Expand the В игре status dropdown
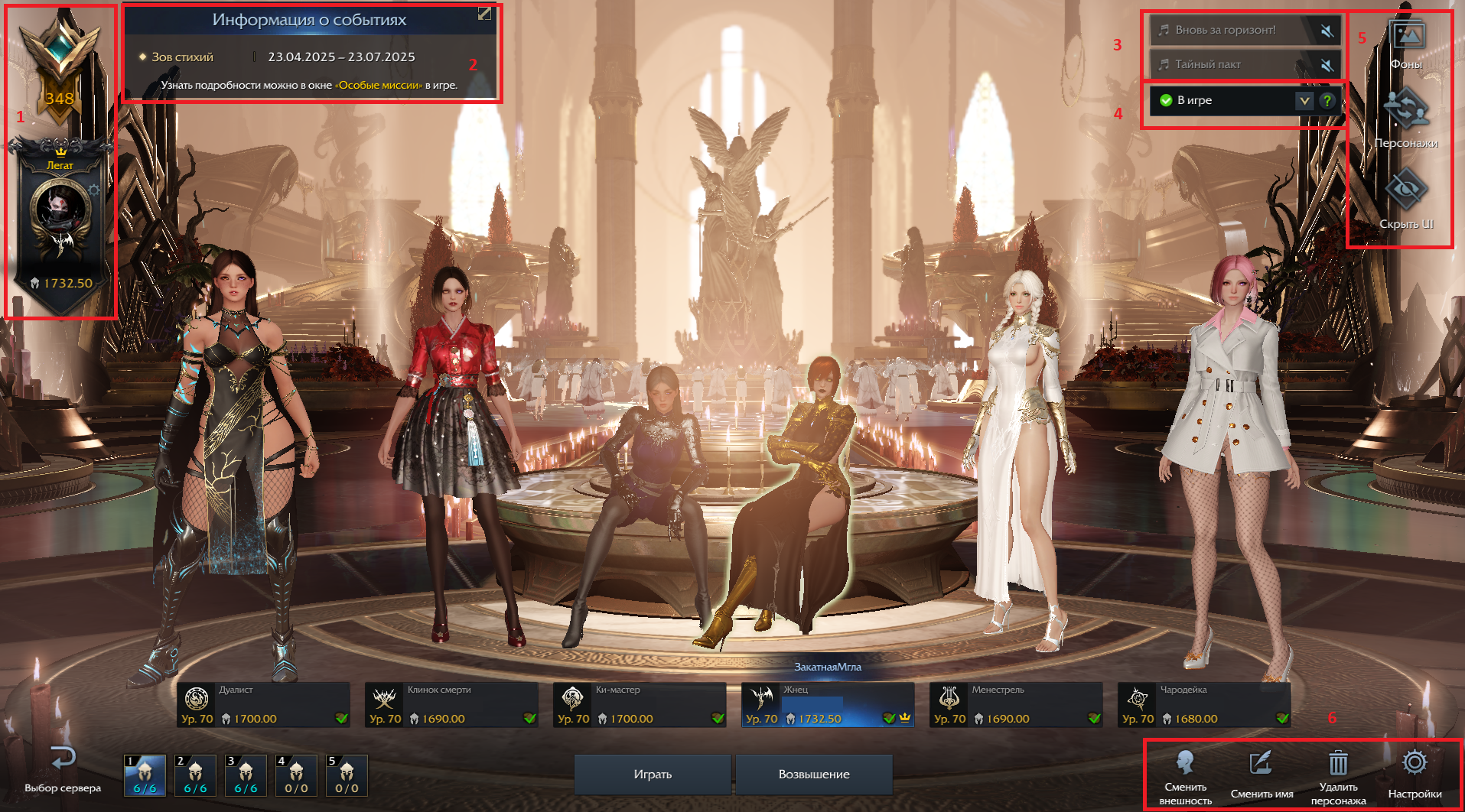The width and height of the screenshot is (1465, 812). 1304,100
